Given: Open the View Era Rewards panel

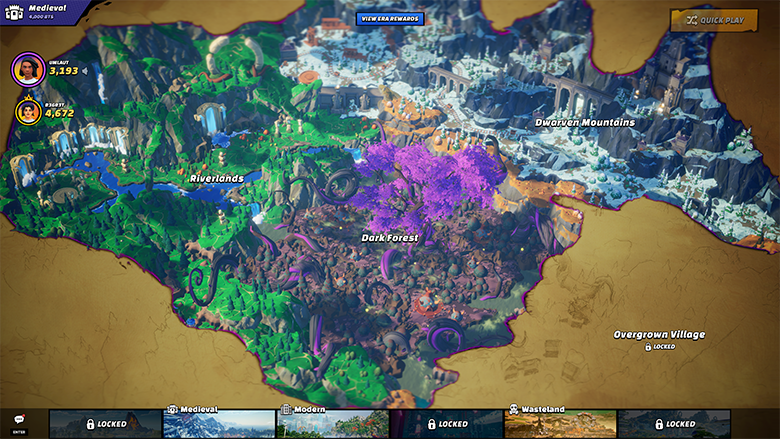Looking at the screenshot, I should (x=390, y=19).
